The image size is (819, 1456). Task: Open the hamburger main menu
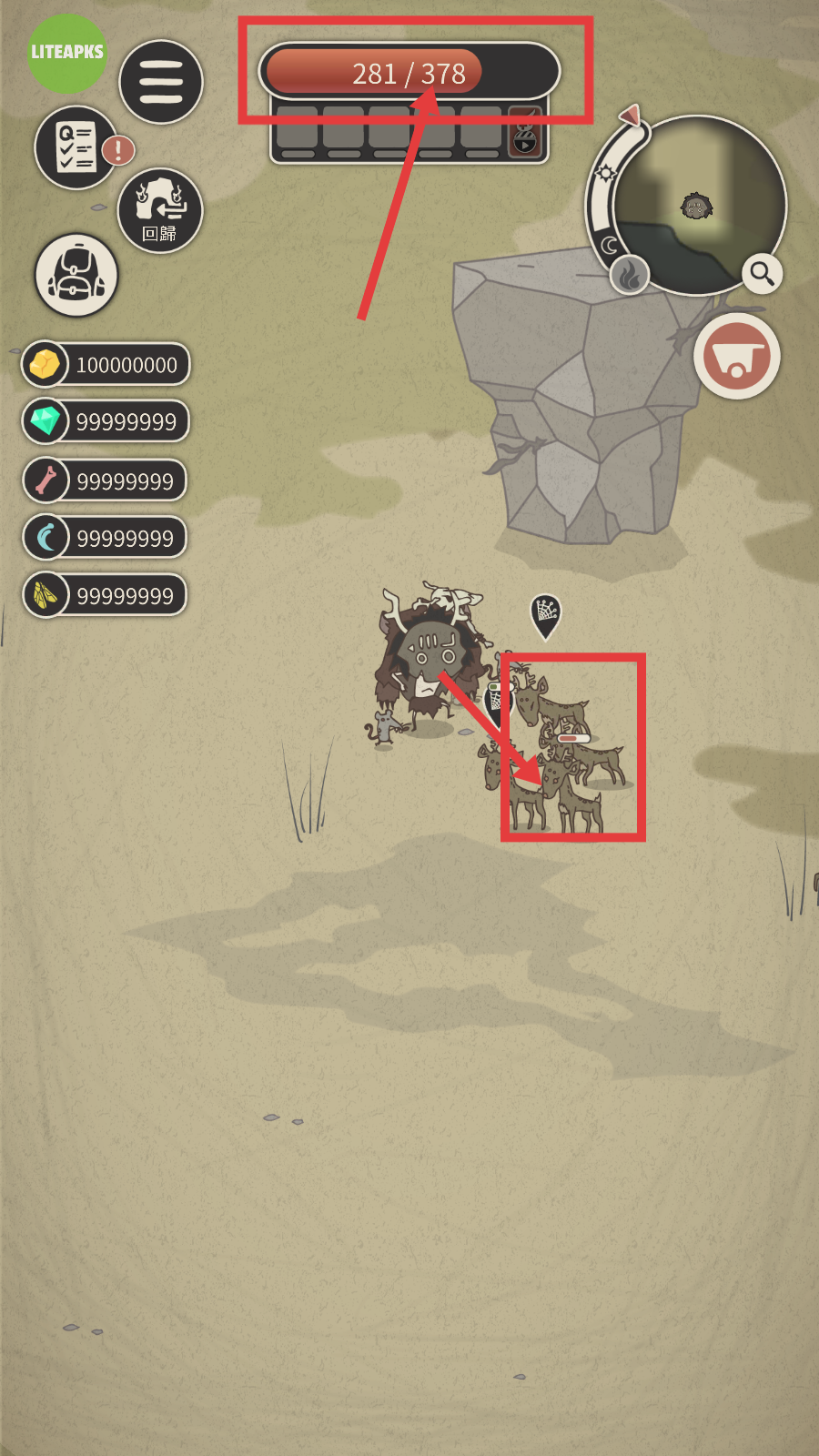161,82
